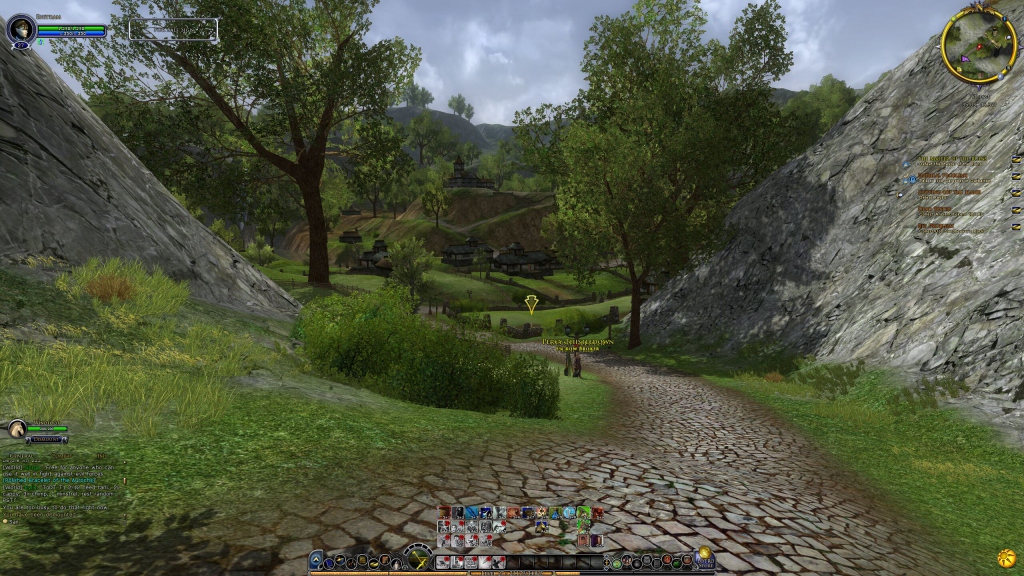Click the quest-ring icon beside the first tracked quest
Image resolution: width=1024 pixels, height=576 pixels.
coord(1016,159)
